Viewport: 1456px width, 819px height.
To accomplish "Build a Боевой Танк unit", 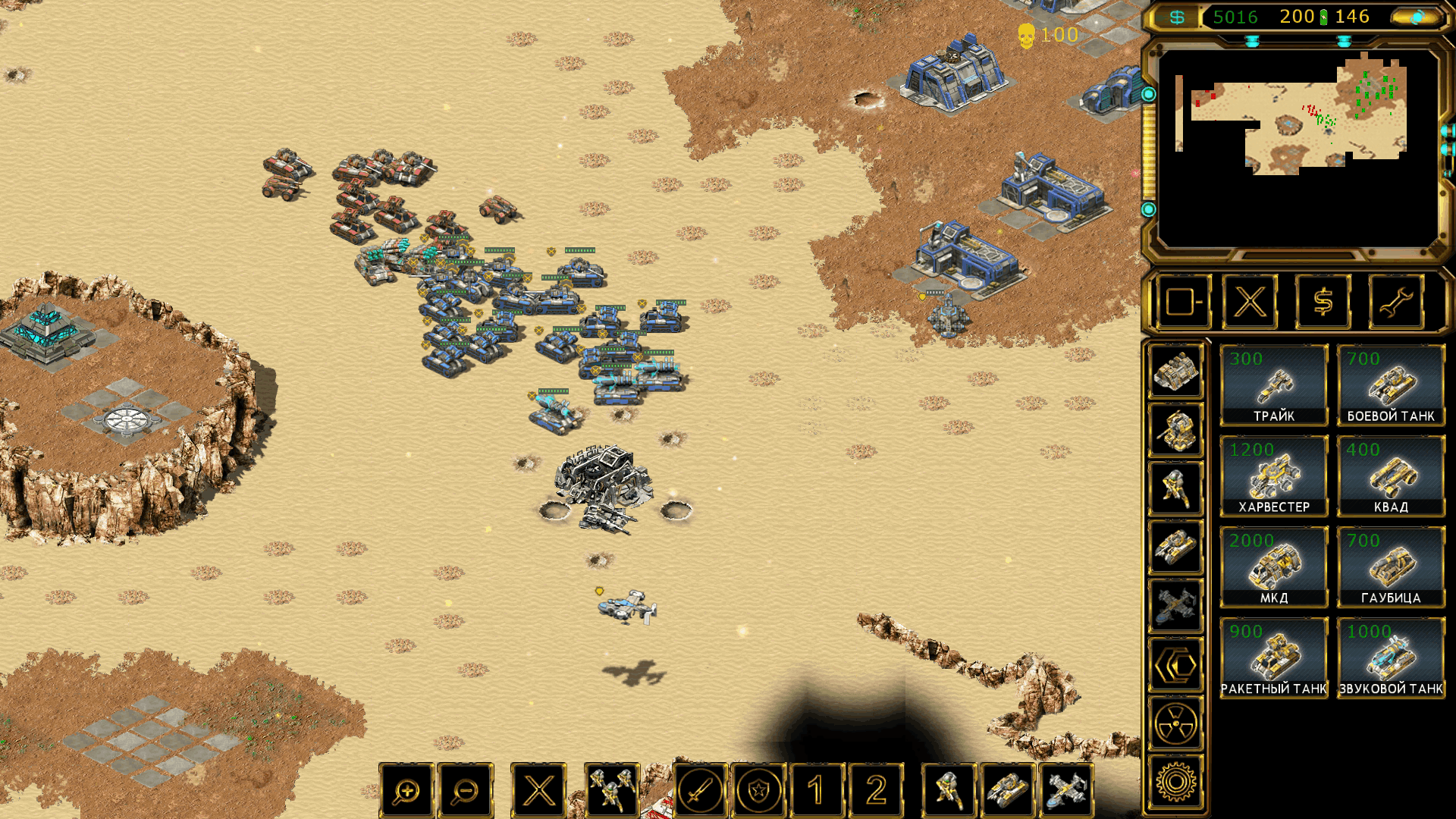I will pyautogui.click(x=1390, y=385).
